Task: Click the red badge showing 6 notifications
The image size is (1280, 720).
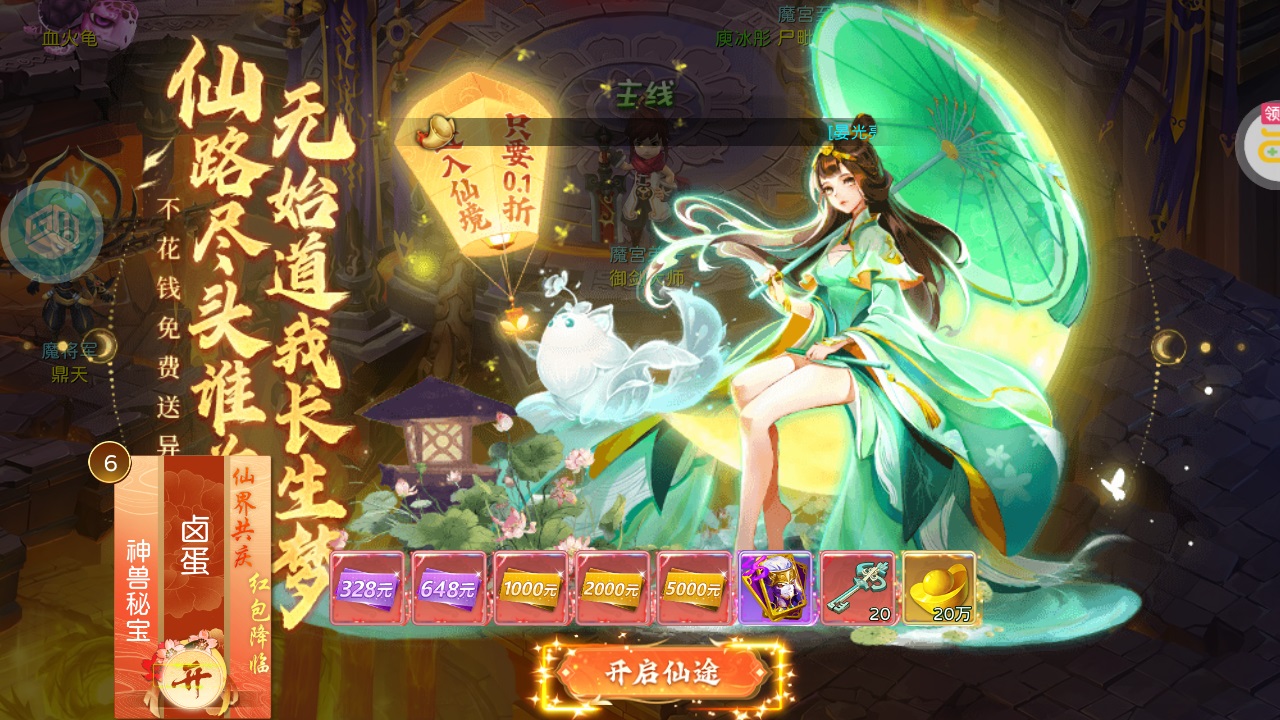Action: pyautogui.click(x=110, y=462)
